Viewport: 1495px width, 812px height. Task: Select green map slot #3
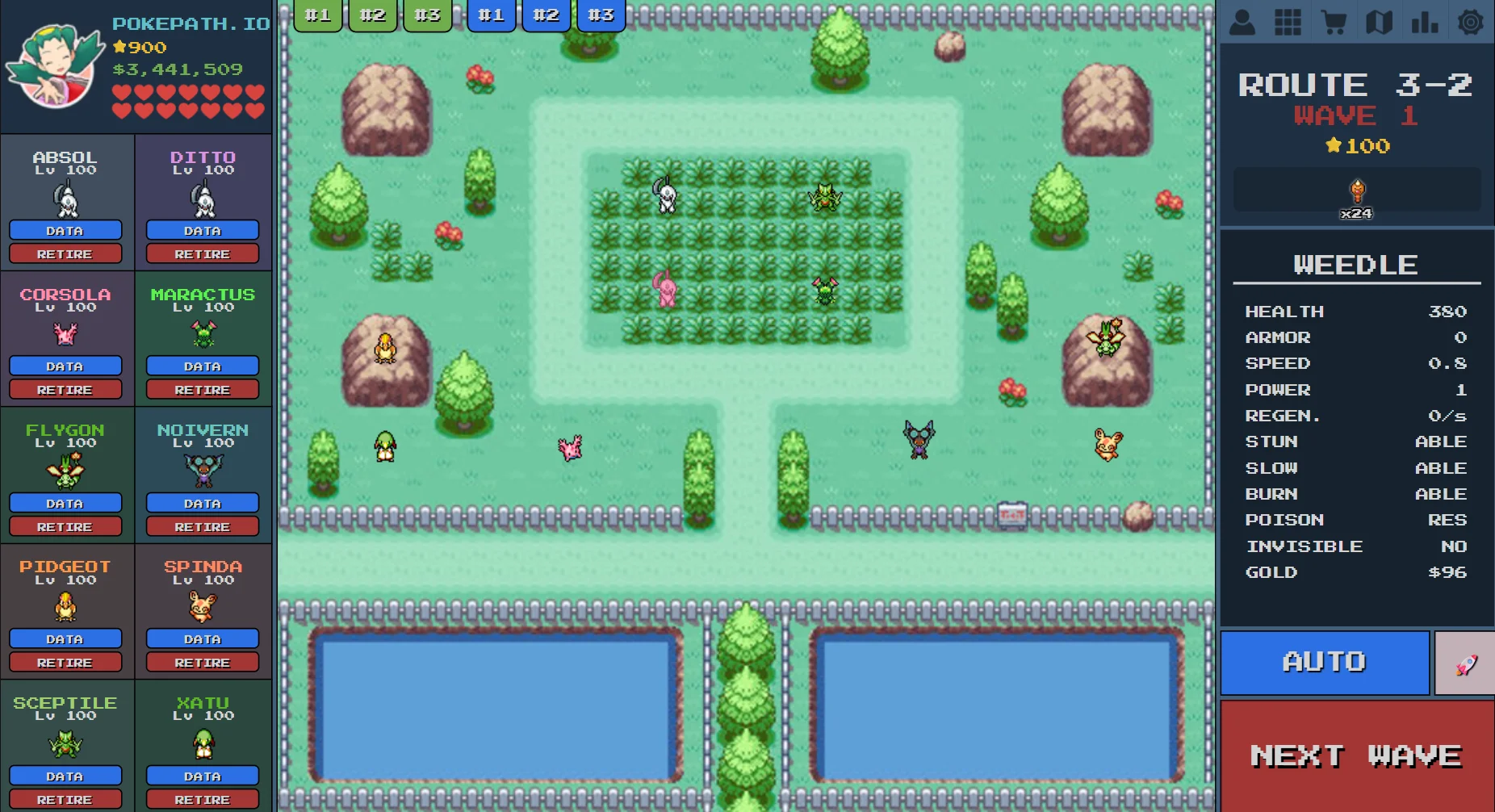[x=427, y=14]
